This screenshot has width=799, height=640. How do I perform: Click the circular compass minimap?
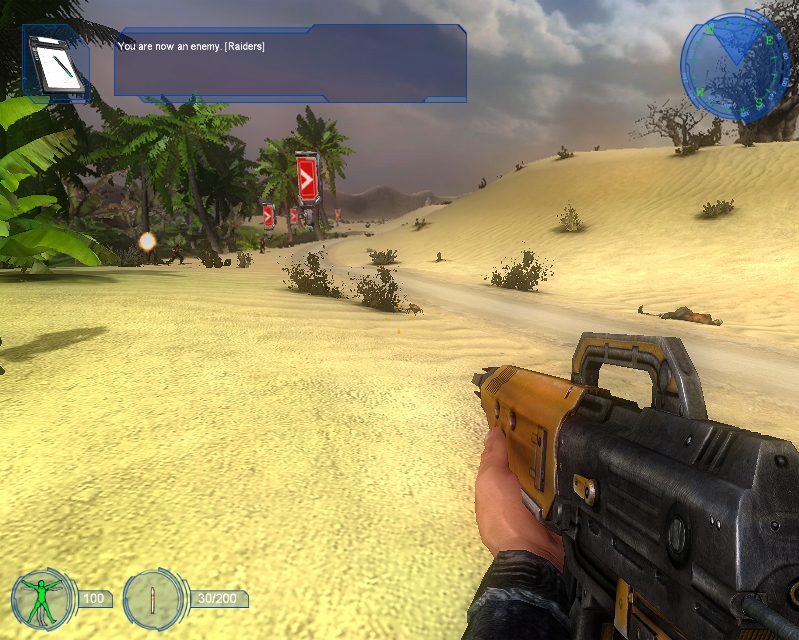(x=735, y=68)
